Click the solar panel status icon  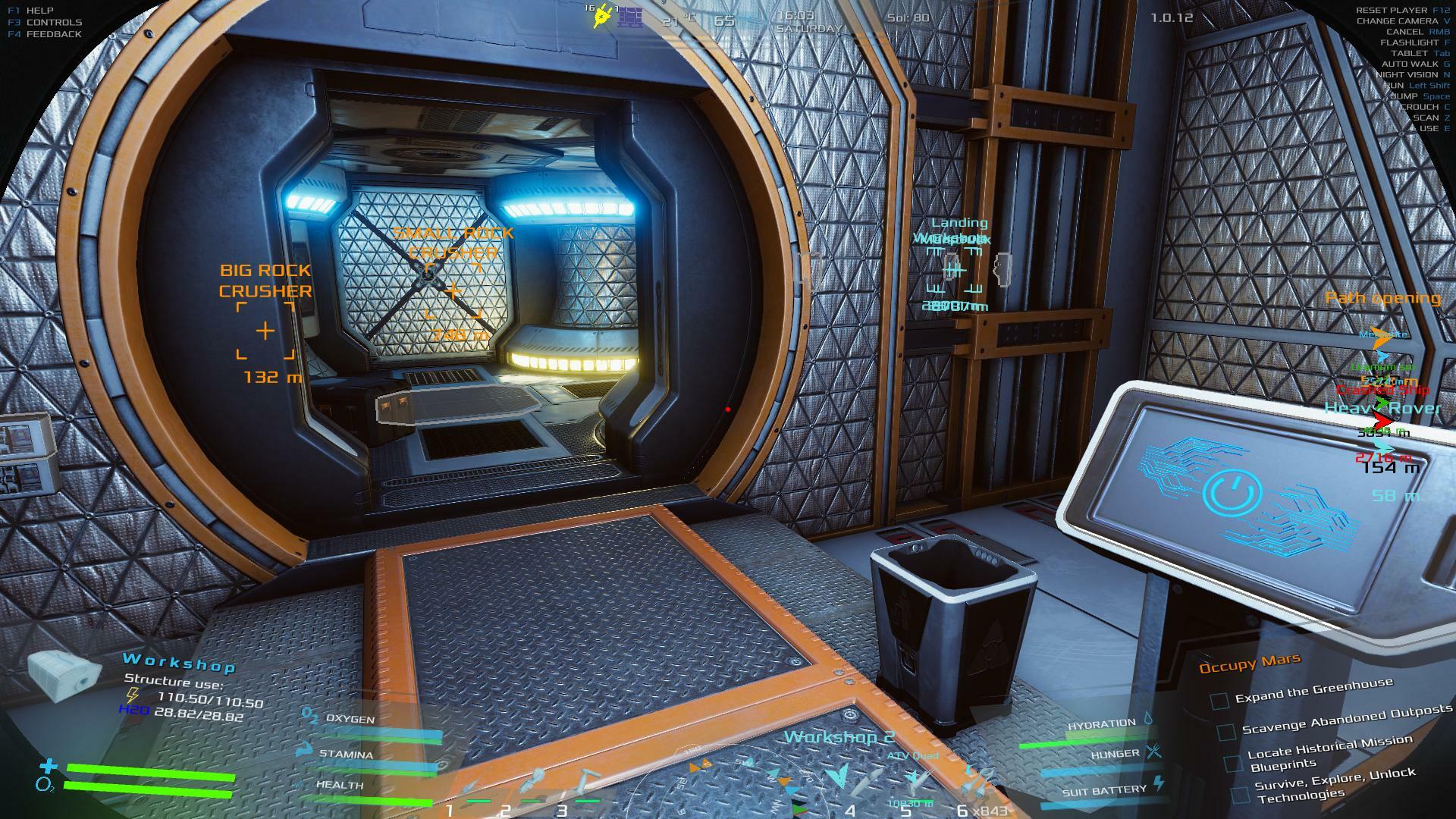630,17
